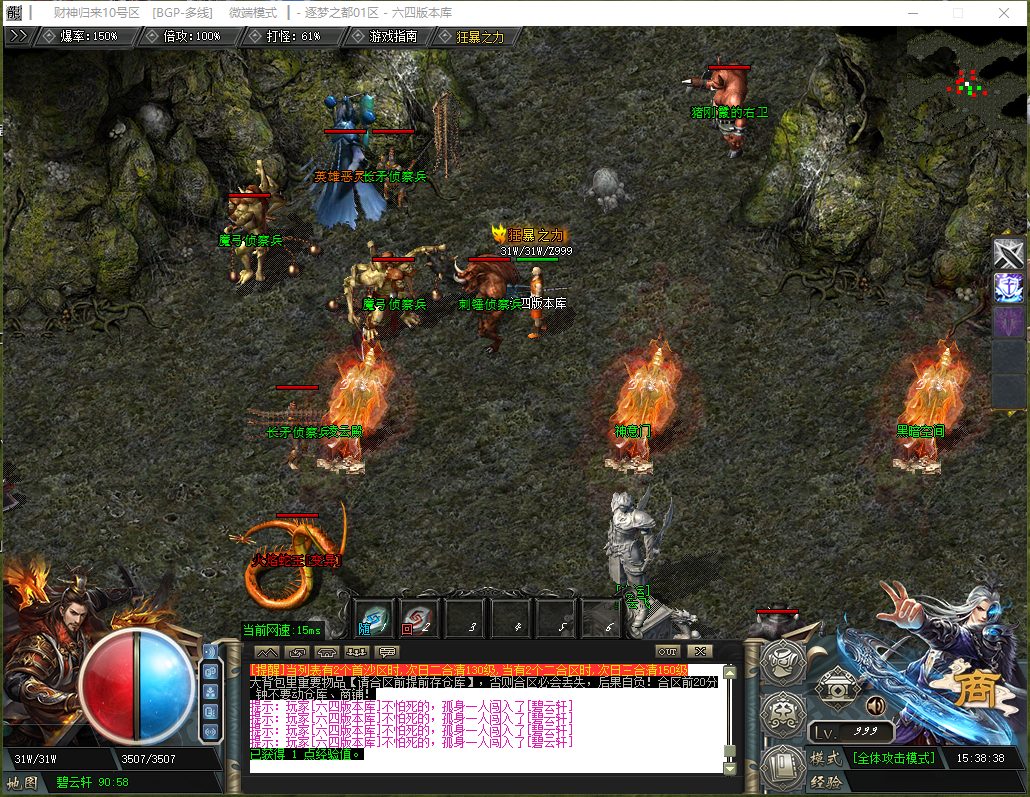Click the OUT button above the chat
Screen dimensions: 1030x797
[667, 652]
